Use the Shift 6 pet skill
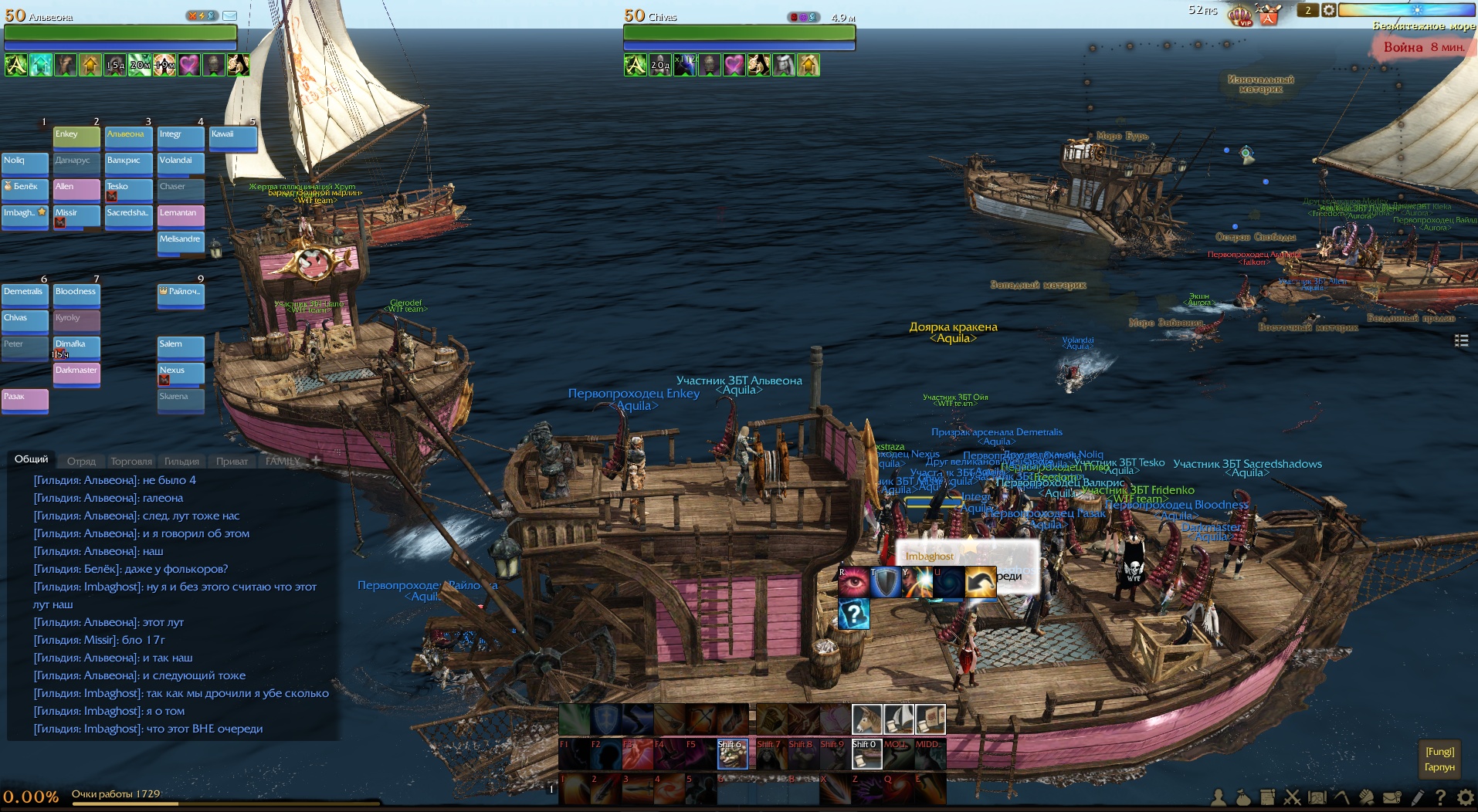 (732, 754)
